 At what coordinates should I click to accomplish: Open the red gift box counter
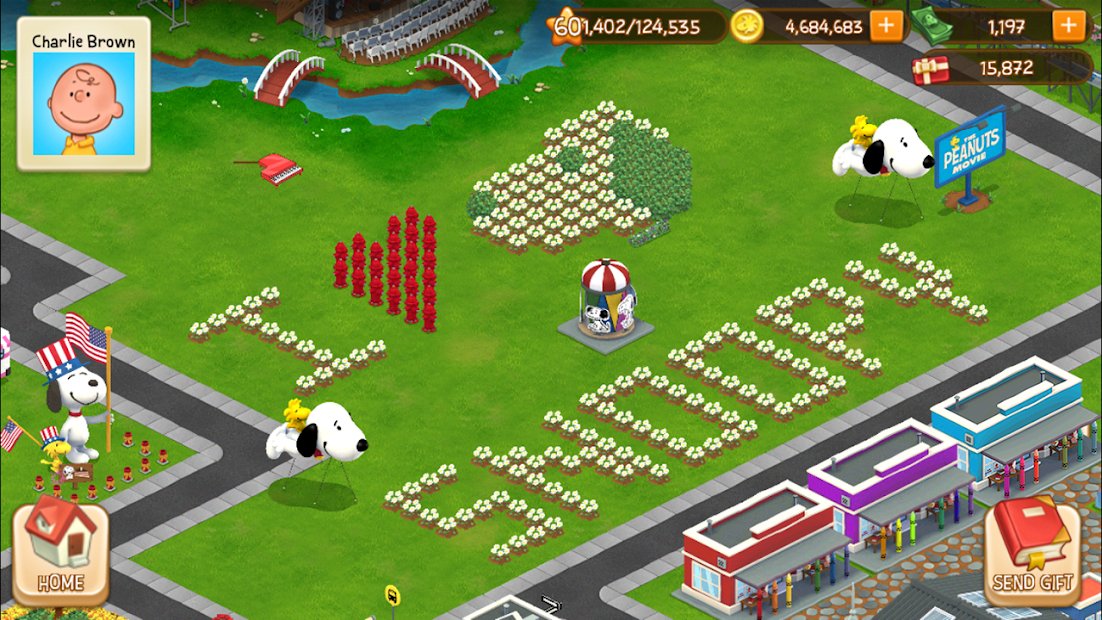[931, 68]
